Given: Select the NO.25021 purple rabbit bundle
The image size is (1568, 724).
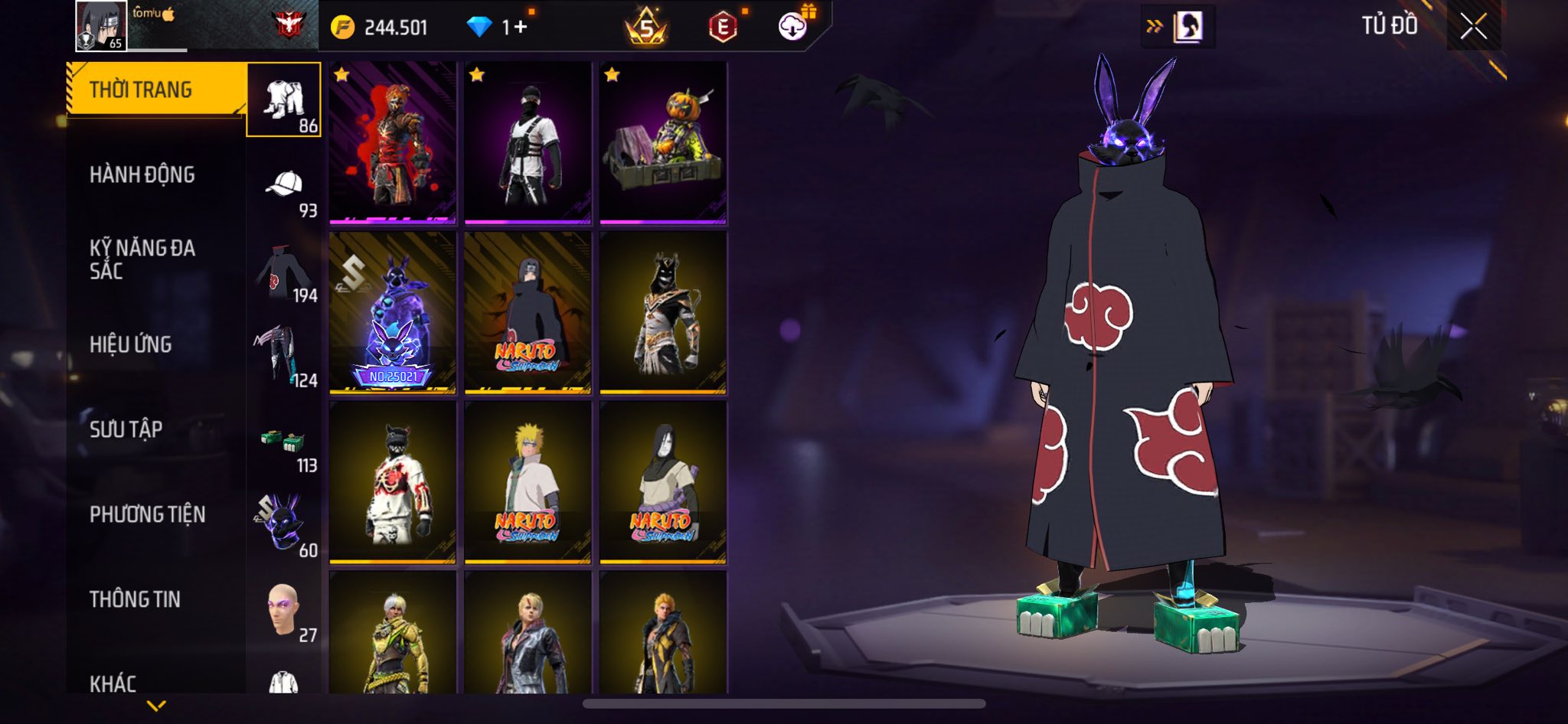Looking at the screenshot, I should pyautogui.click(x=393, y=313).
